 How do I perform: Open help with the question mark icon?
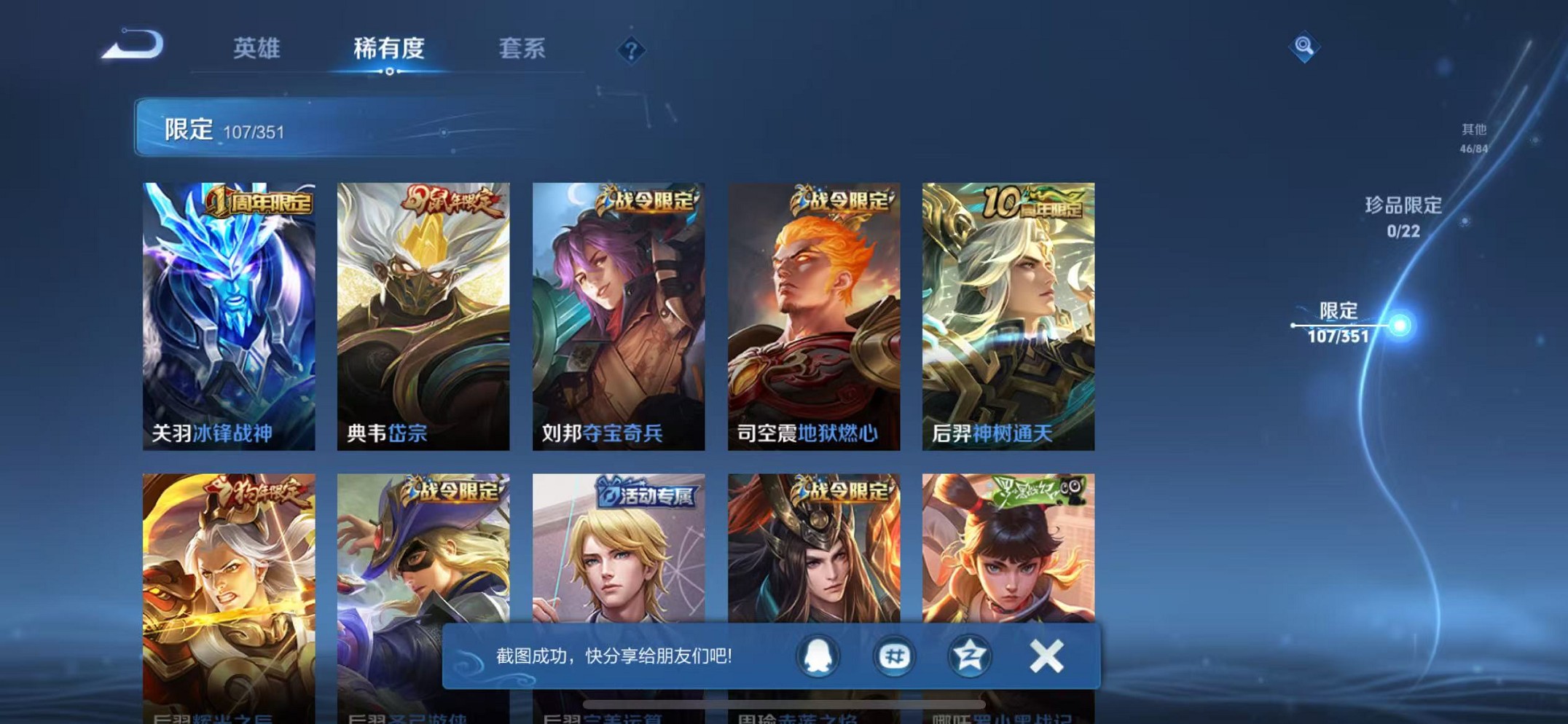631,49
